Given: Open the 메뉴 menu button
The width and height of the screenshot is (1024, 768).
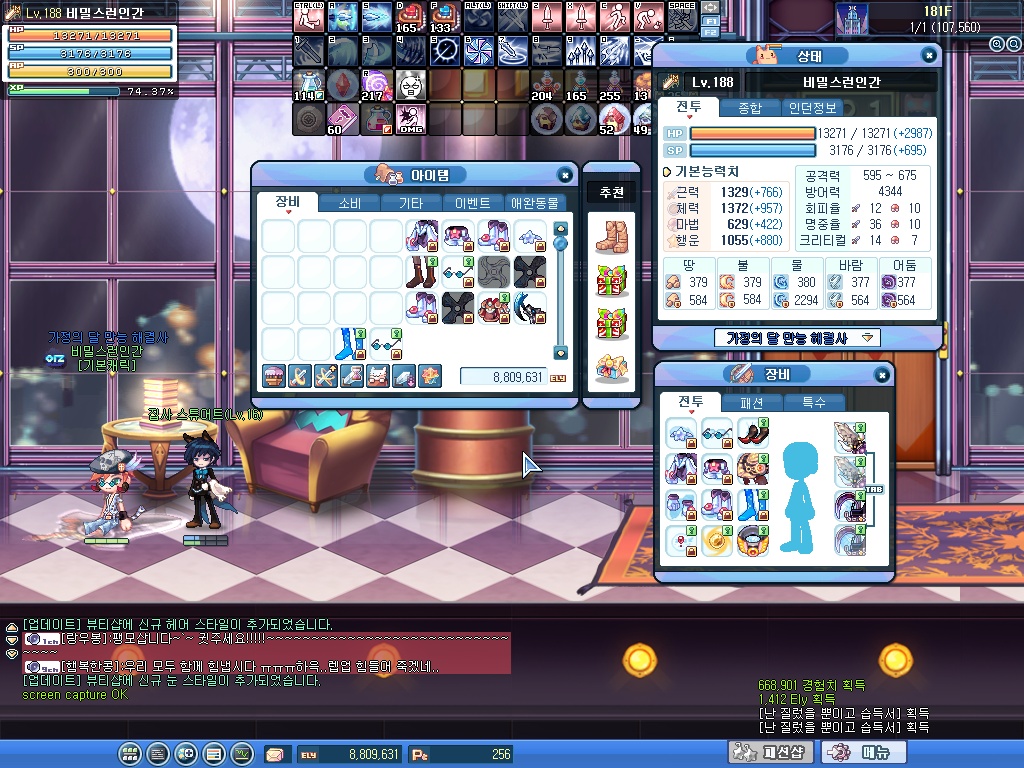Looking at the screenshot, I should [857, 753].
